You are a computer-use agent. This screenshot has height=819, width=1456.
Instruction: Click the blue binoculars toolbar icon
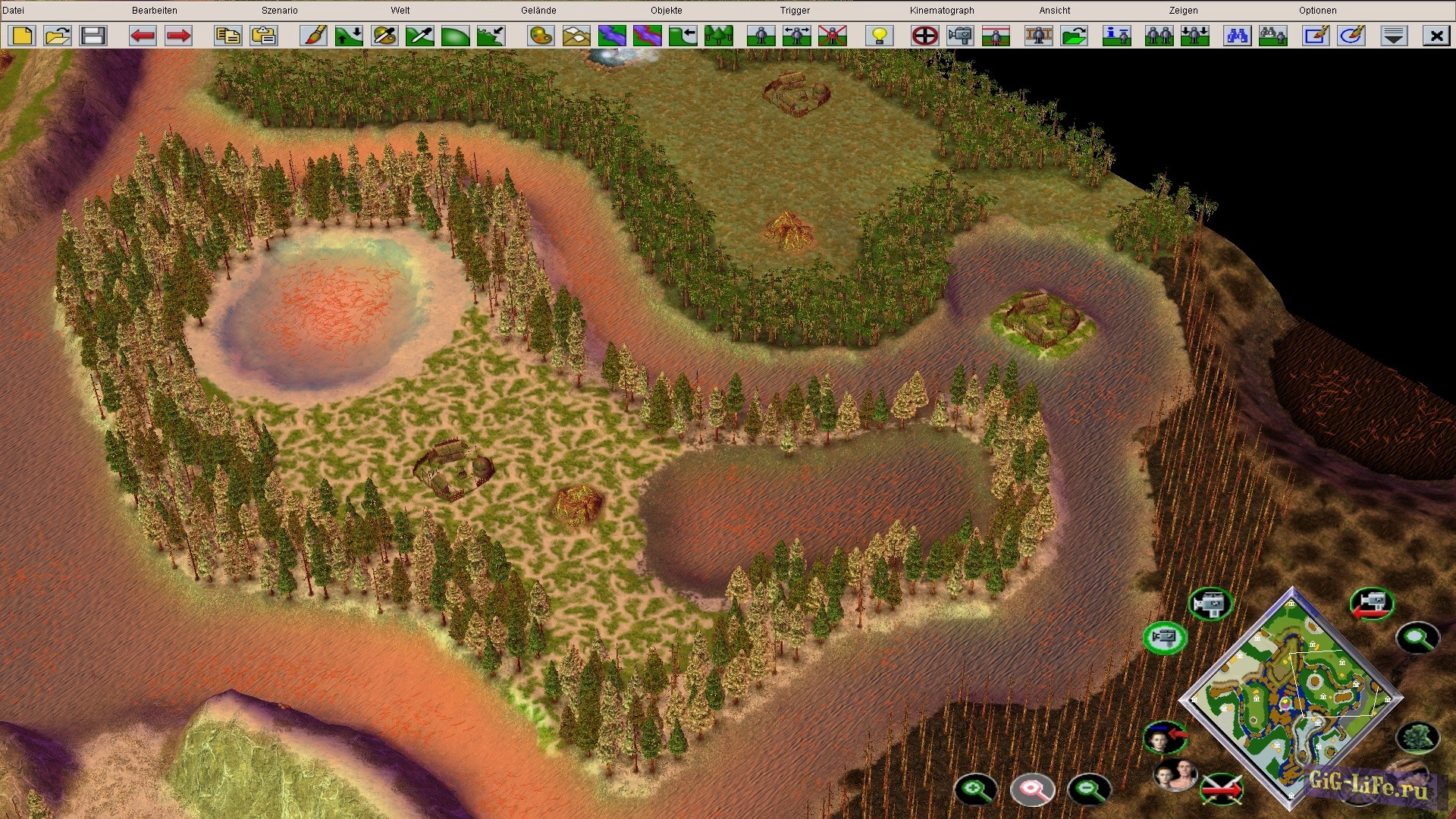(1237, 36)
